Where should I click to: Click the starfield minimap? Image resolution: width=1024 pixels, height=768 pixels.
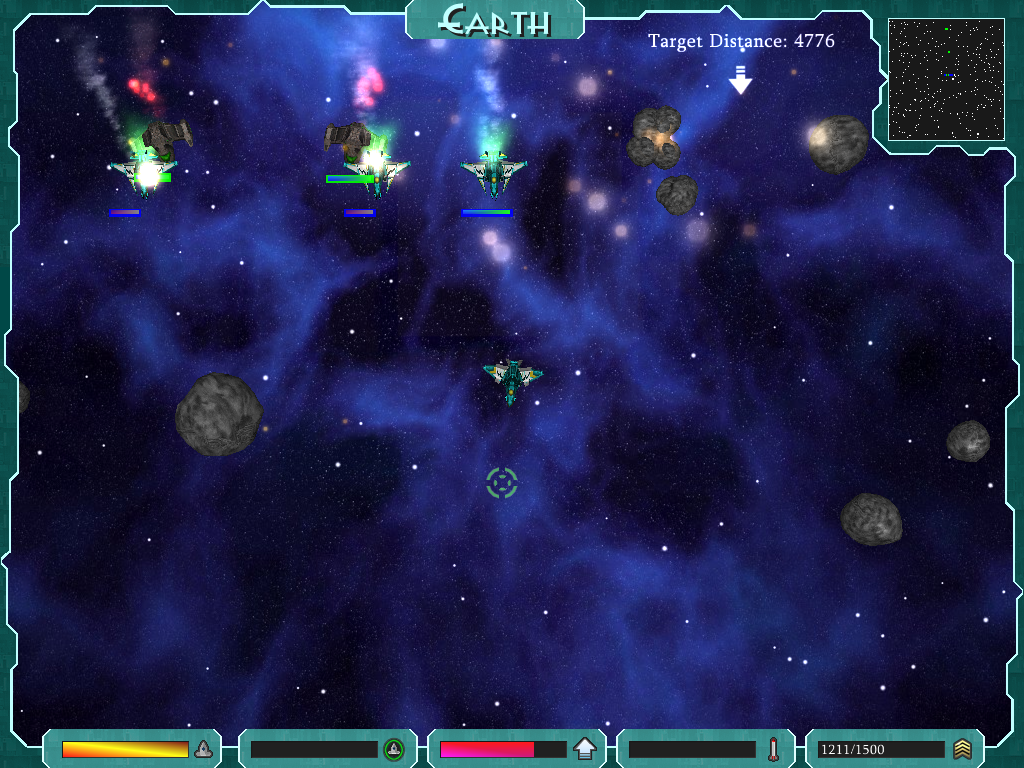[x=946, y=79]
